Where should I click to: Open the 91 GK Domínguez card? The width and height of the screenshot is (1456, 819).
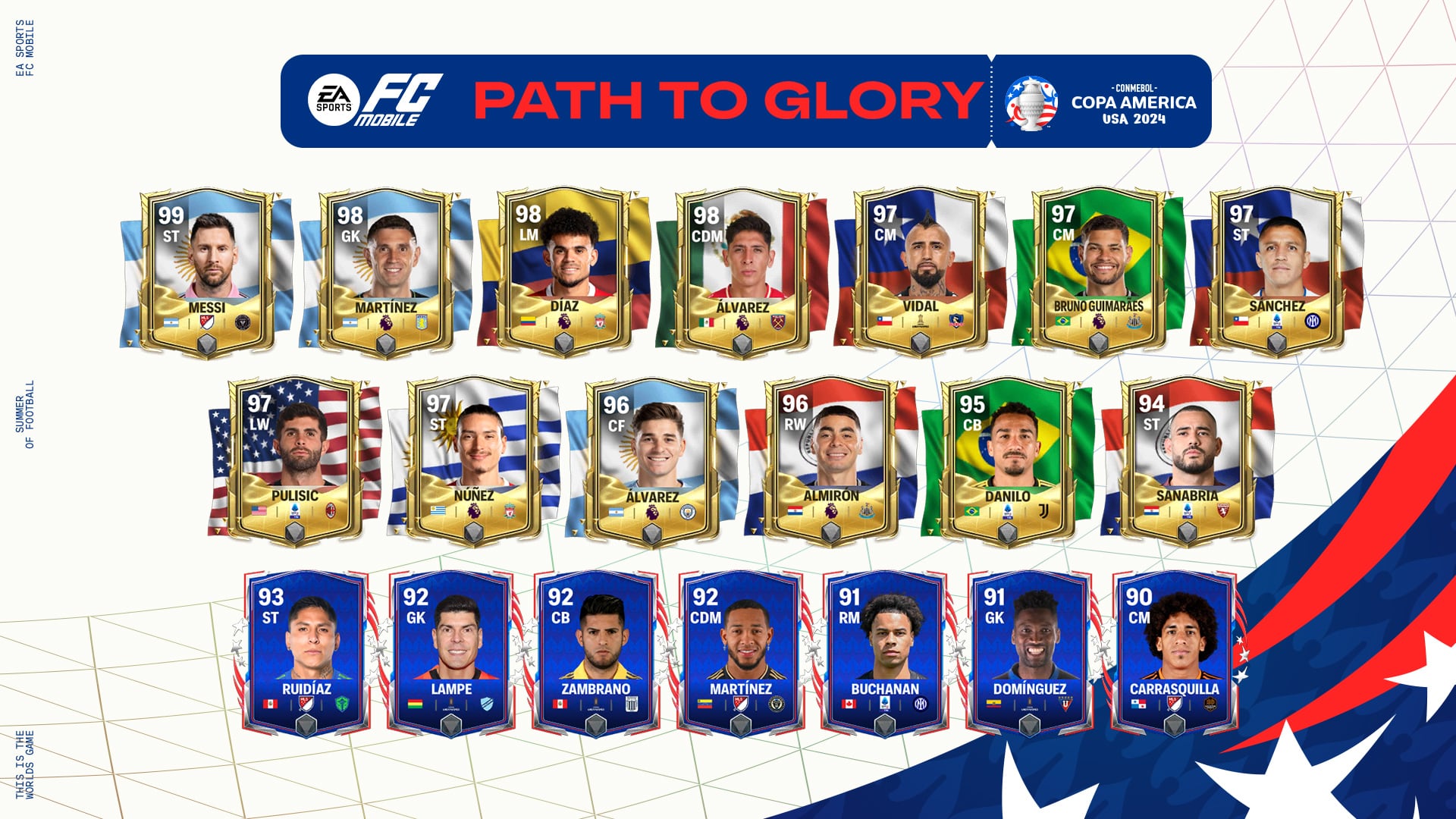point(1030,654)
